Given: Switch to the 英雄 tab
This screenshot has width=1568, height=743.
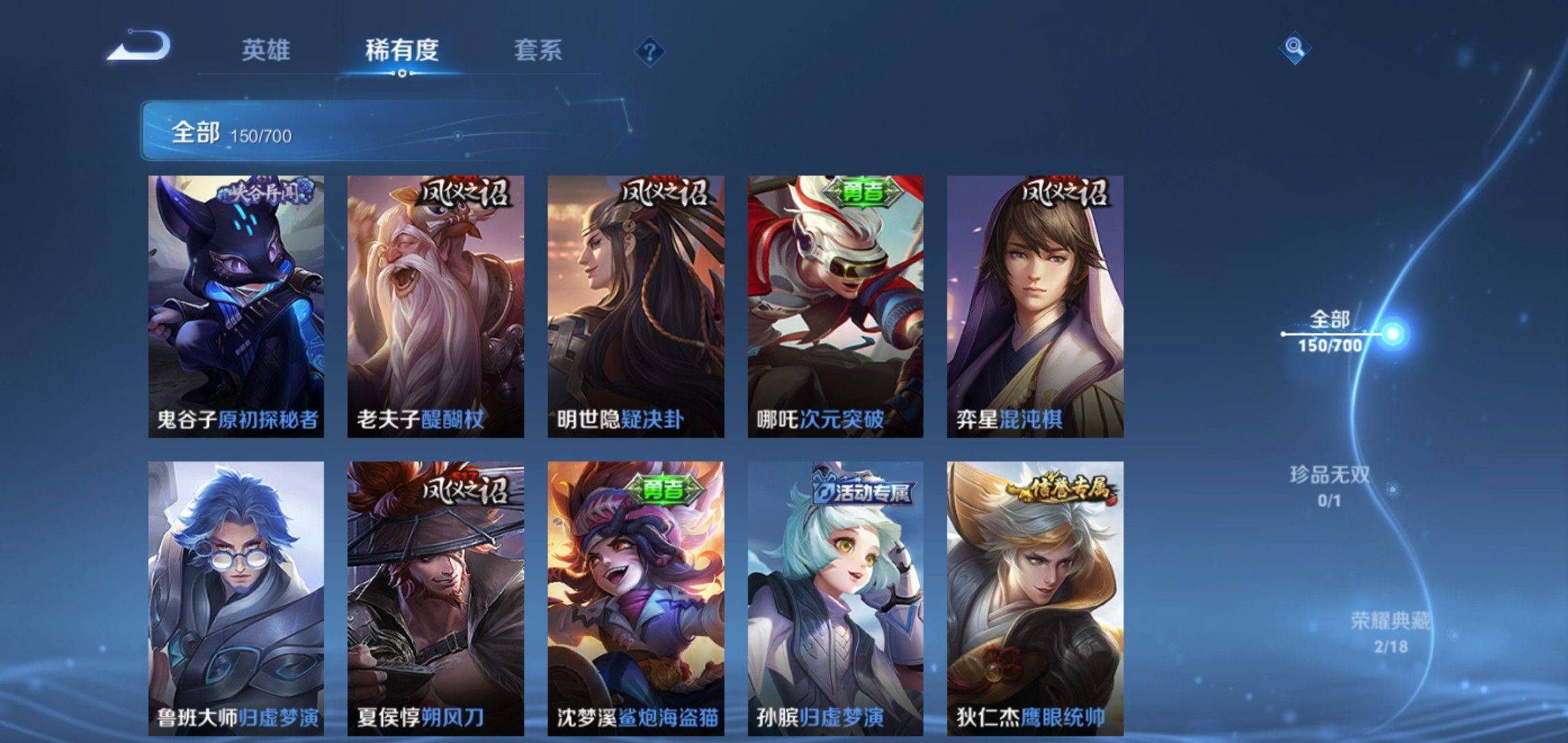Looking at the screenshot, I should (x=265, y=50).
